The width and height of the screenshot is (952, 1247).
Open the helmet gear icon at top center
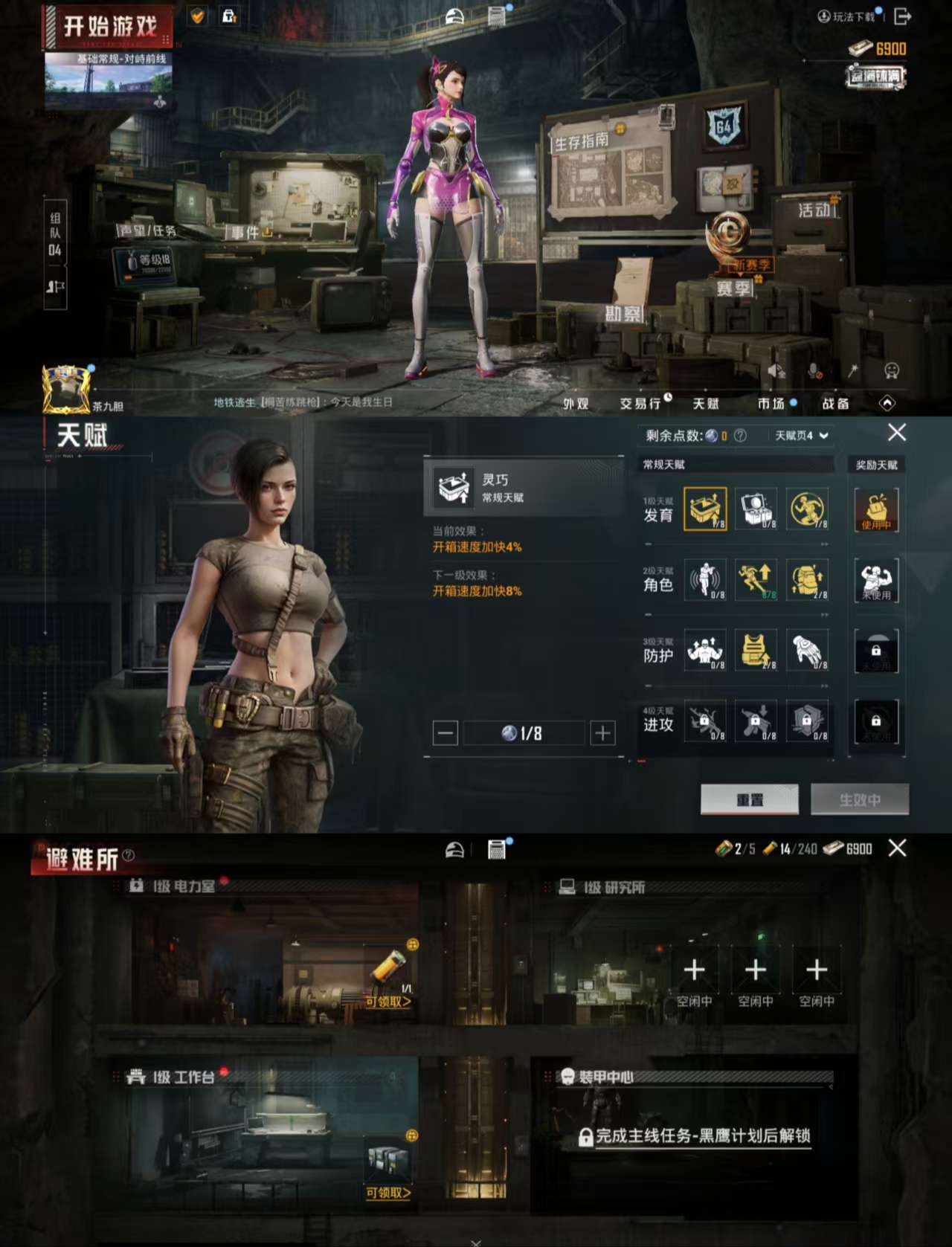point(453,15)
